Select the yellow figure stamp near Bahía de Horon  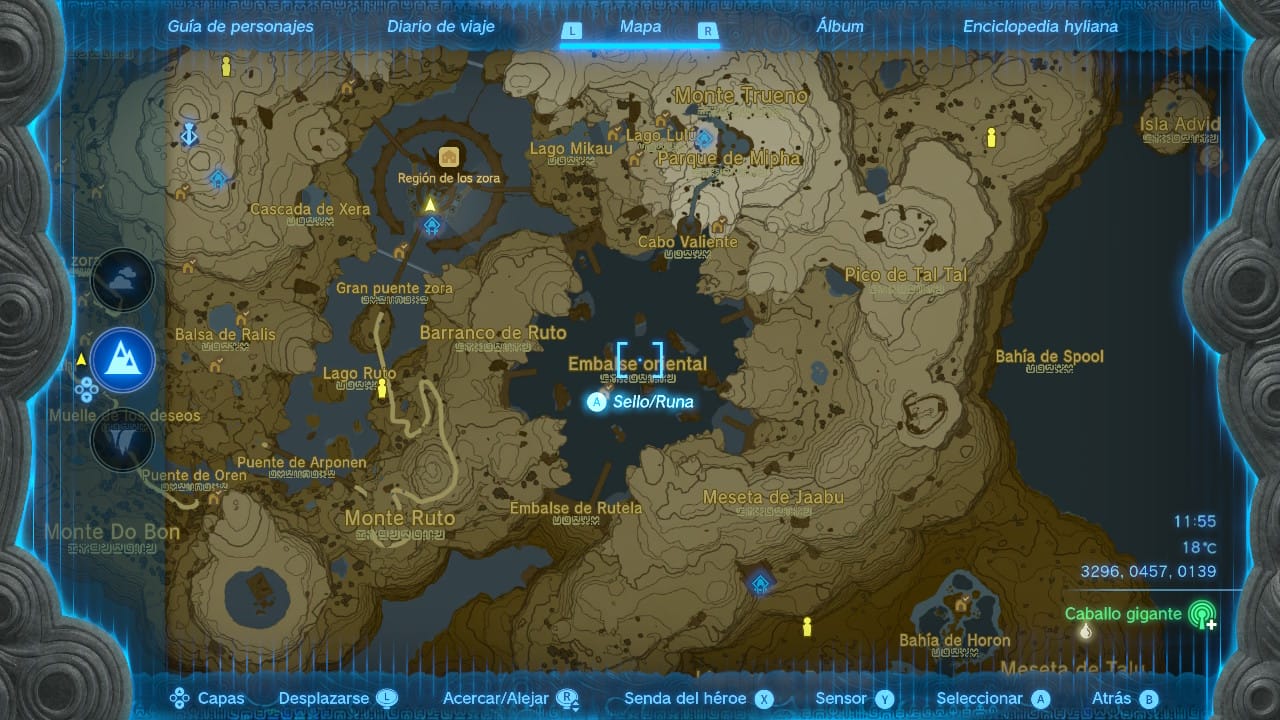[807, 627]
